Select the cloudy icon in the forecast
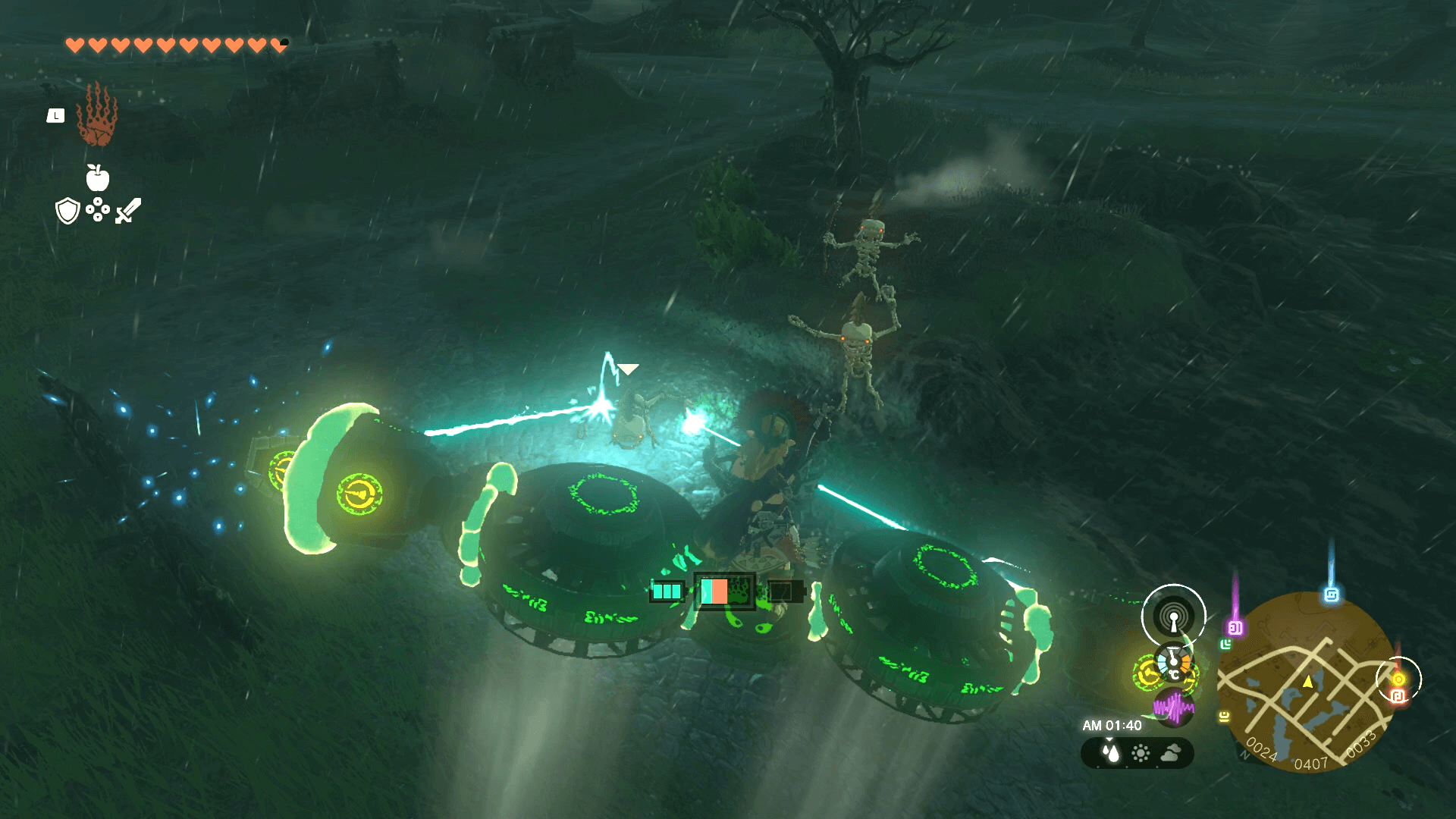Image resolution: width=1456 pixels, height=819 pixels. coord(1170,753)
